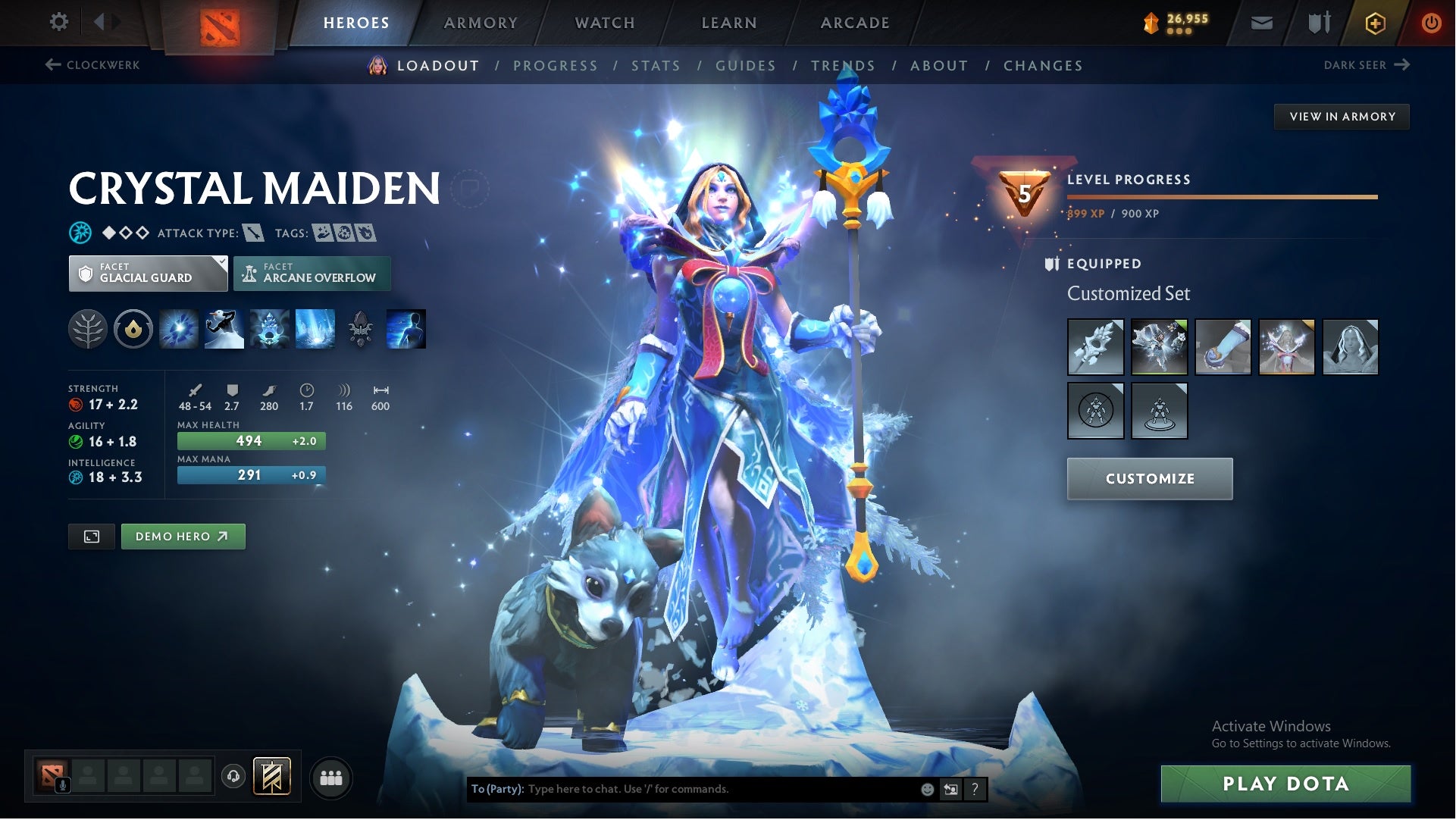The height and width of the screenshot is (820, 1456).
Task: Open the Dota Plus icon in top bar
Action: (x=1374, y=22)
